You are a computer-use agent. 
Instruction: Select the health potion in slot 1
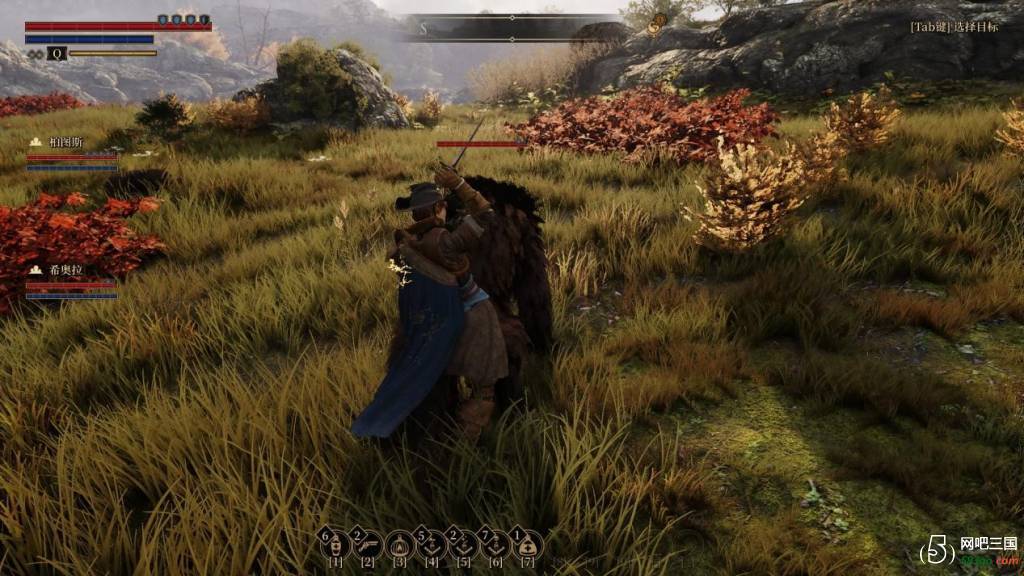click(x=336, y=545)
